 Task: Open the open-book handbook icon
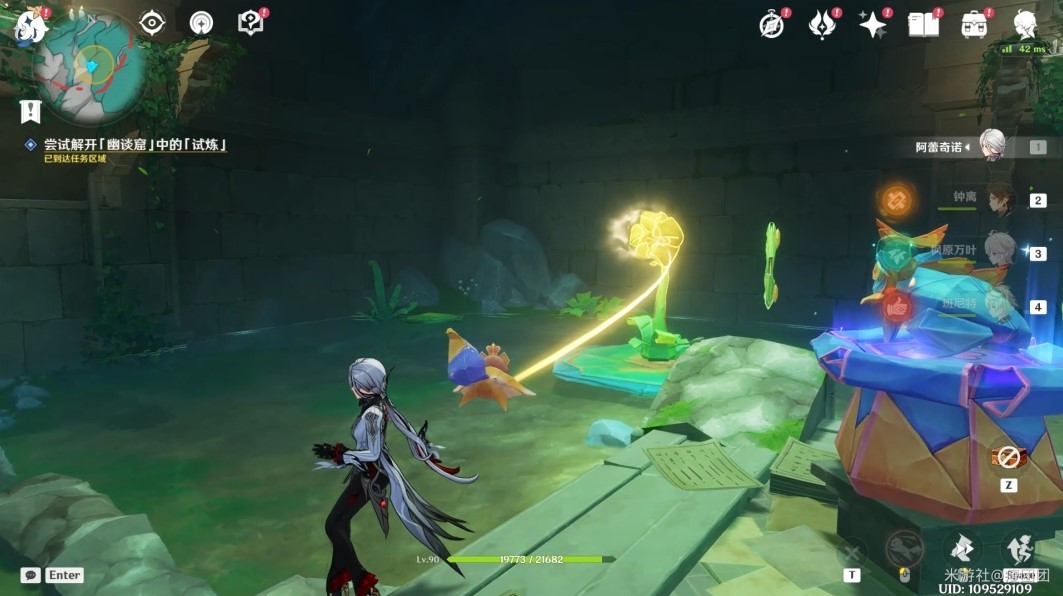click(x=923, y=26)
